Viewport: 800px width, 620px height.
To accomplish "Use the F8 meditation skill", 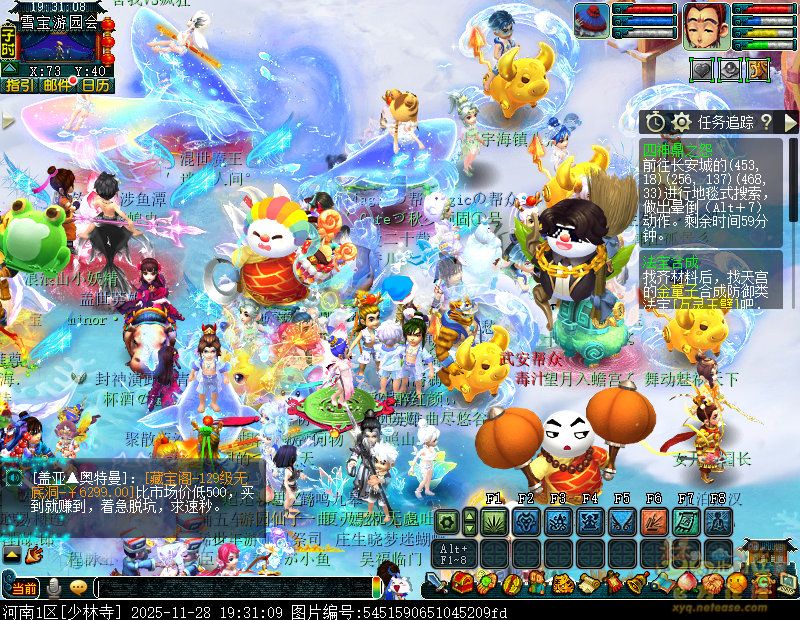I will [x=718, y=521].
